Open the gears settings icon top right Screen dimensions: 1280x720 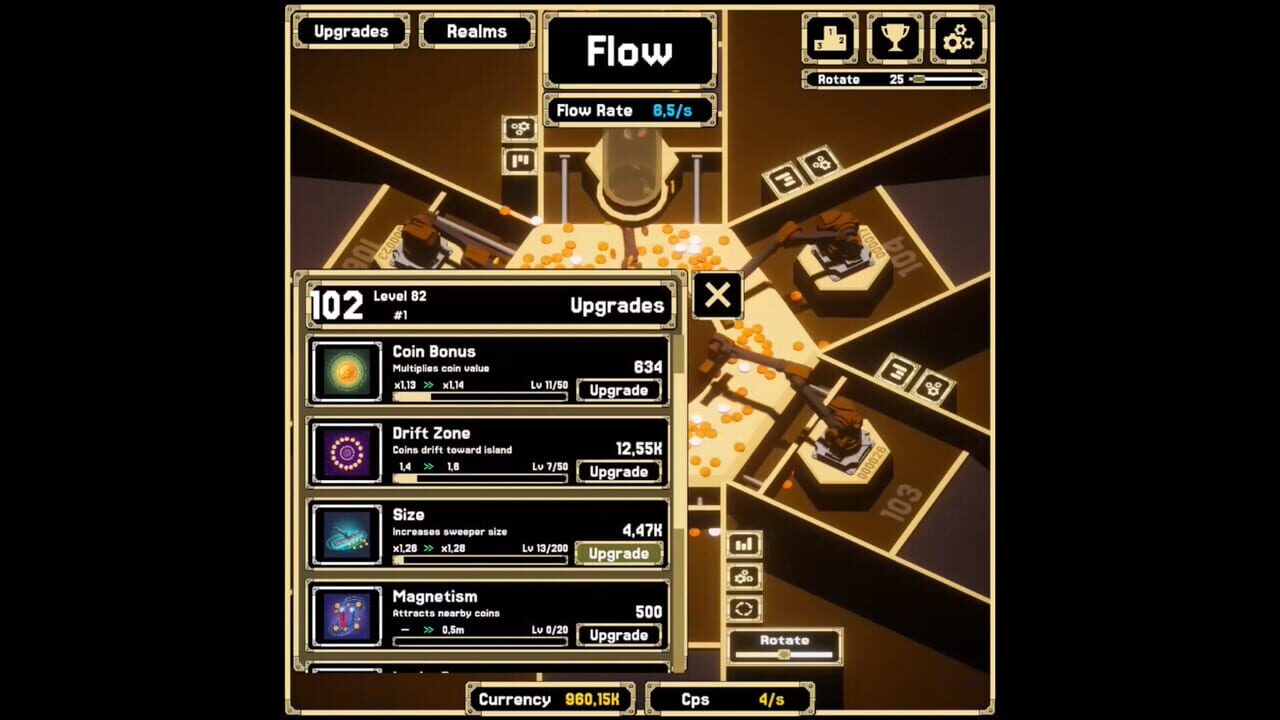click(958, 38)
